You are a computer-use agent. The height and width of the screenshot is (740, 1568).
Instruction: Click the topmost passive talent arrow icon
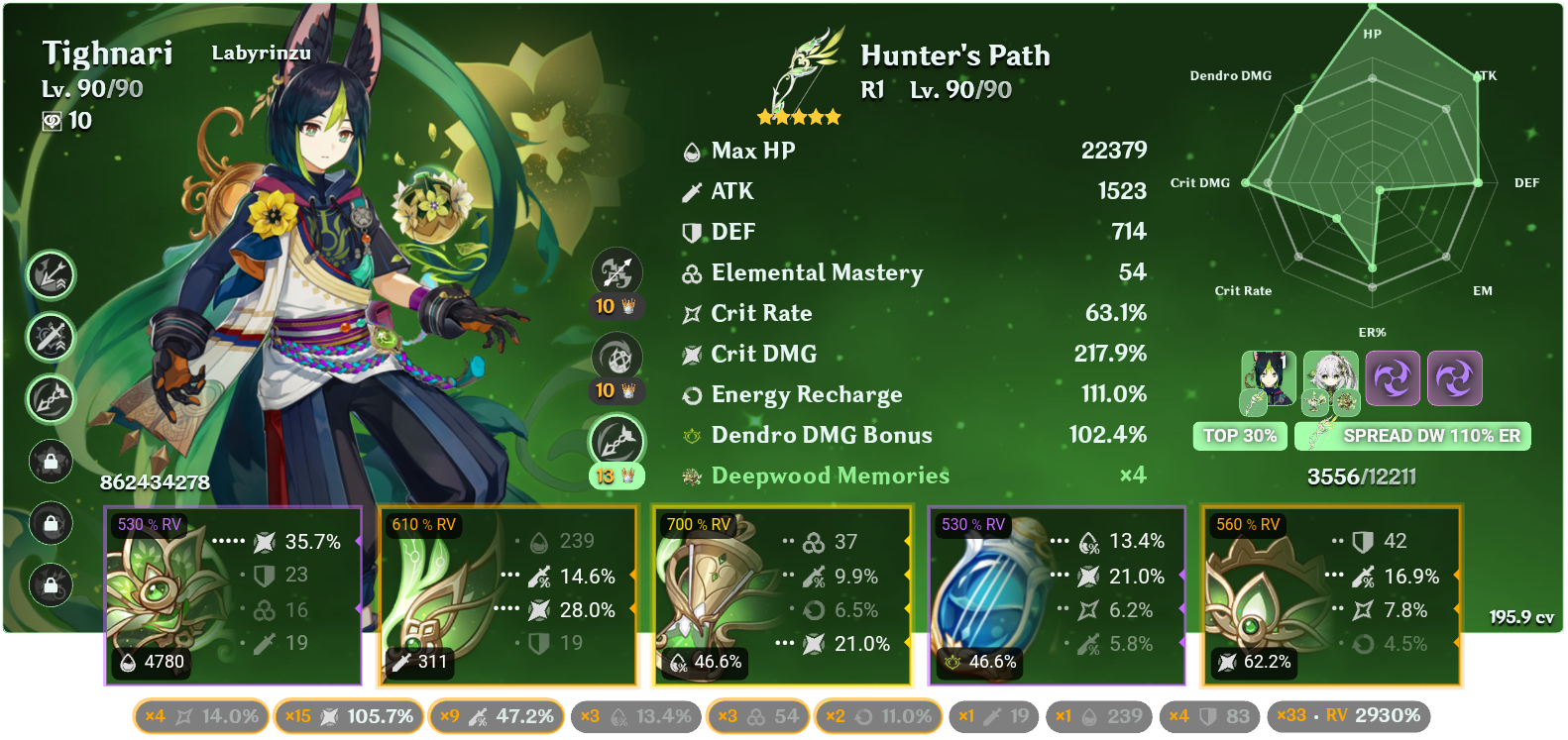click(x=51, y=277)
